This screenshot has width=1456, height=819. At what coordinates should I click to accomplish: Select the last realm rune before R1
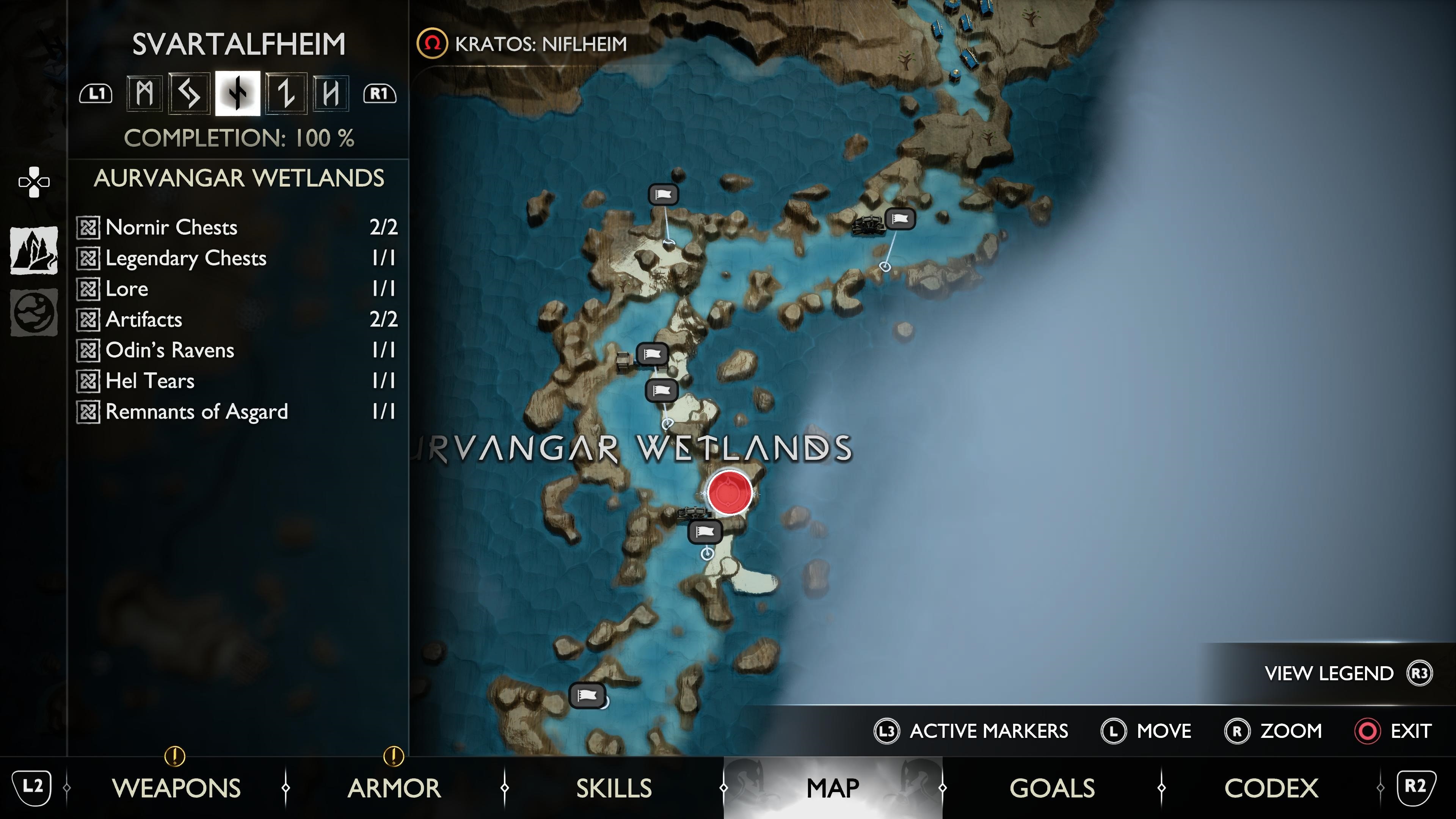[x=332, y=94]
